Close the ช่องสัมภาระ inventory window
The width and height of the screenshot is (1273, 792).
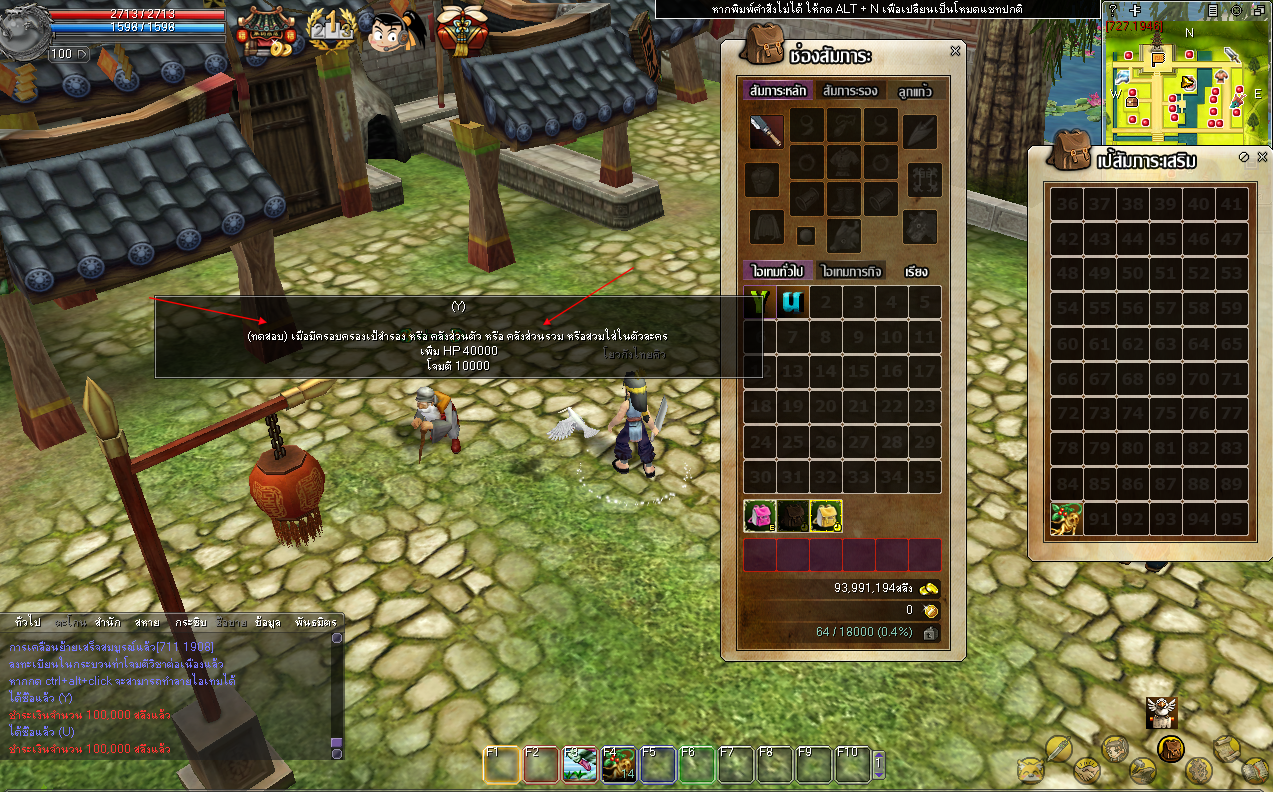[955, 51]
